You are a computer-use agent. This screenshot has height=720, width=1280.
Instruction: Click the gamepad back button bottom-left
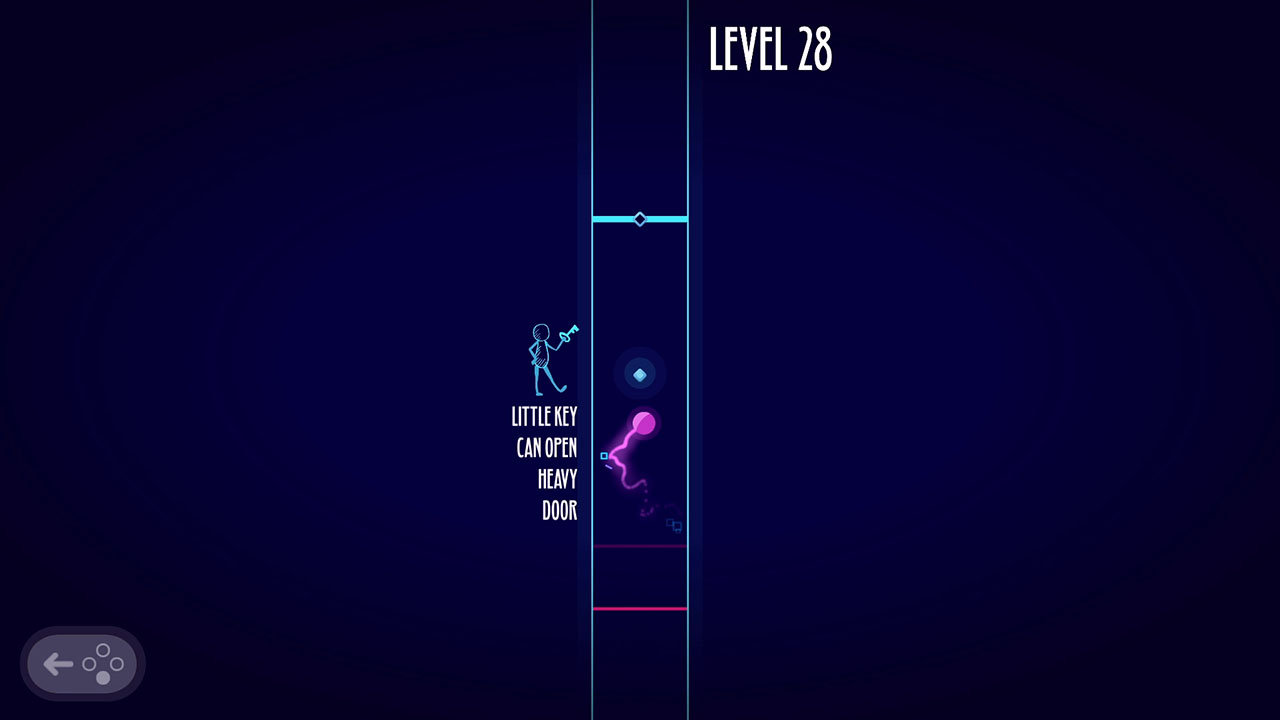click(82, 662)
